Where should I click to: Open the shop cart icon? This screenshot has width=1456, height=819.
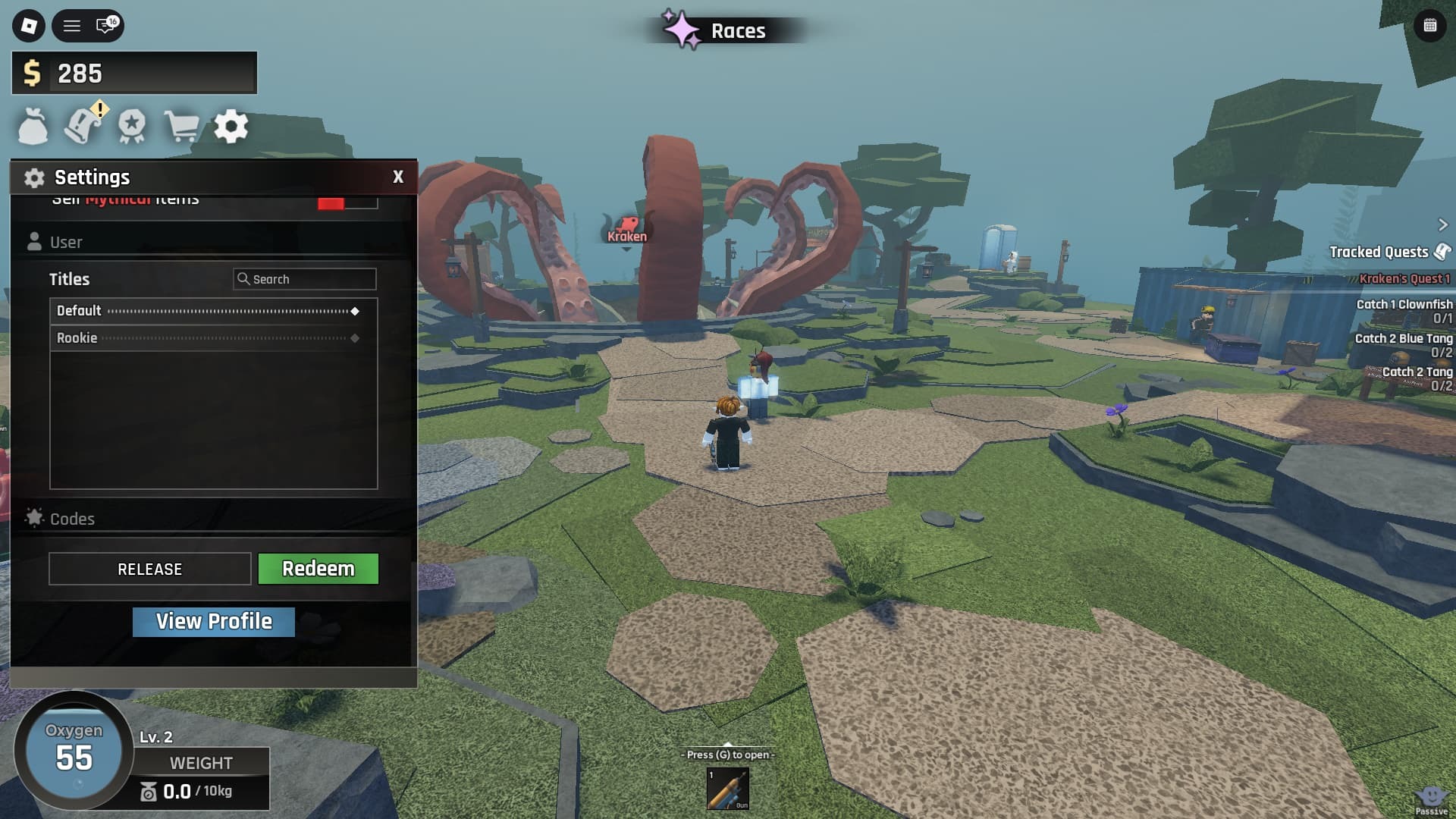point(182,126)
